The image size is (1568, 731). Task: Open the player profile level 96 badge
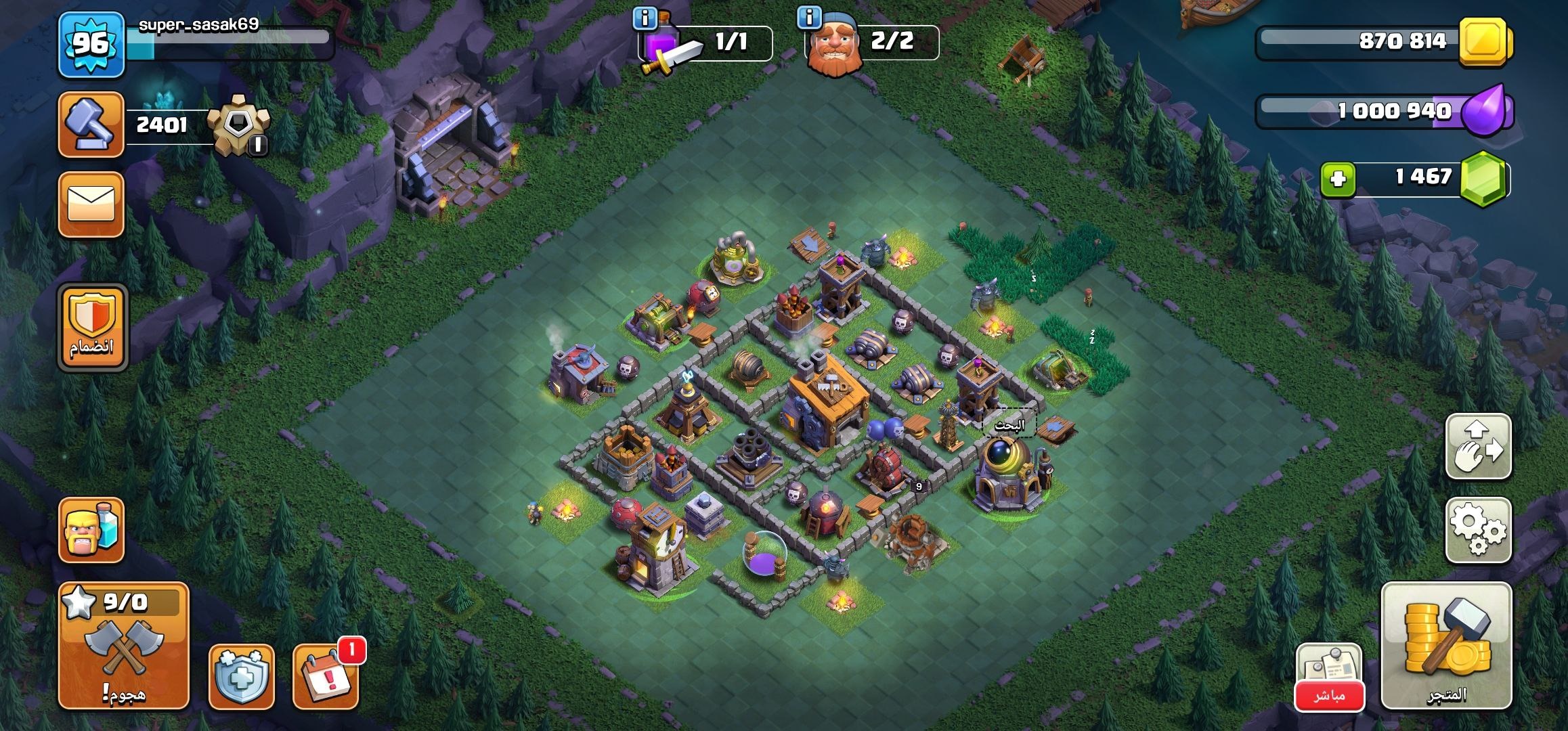(91, 45)
